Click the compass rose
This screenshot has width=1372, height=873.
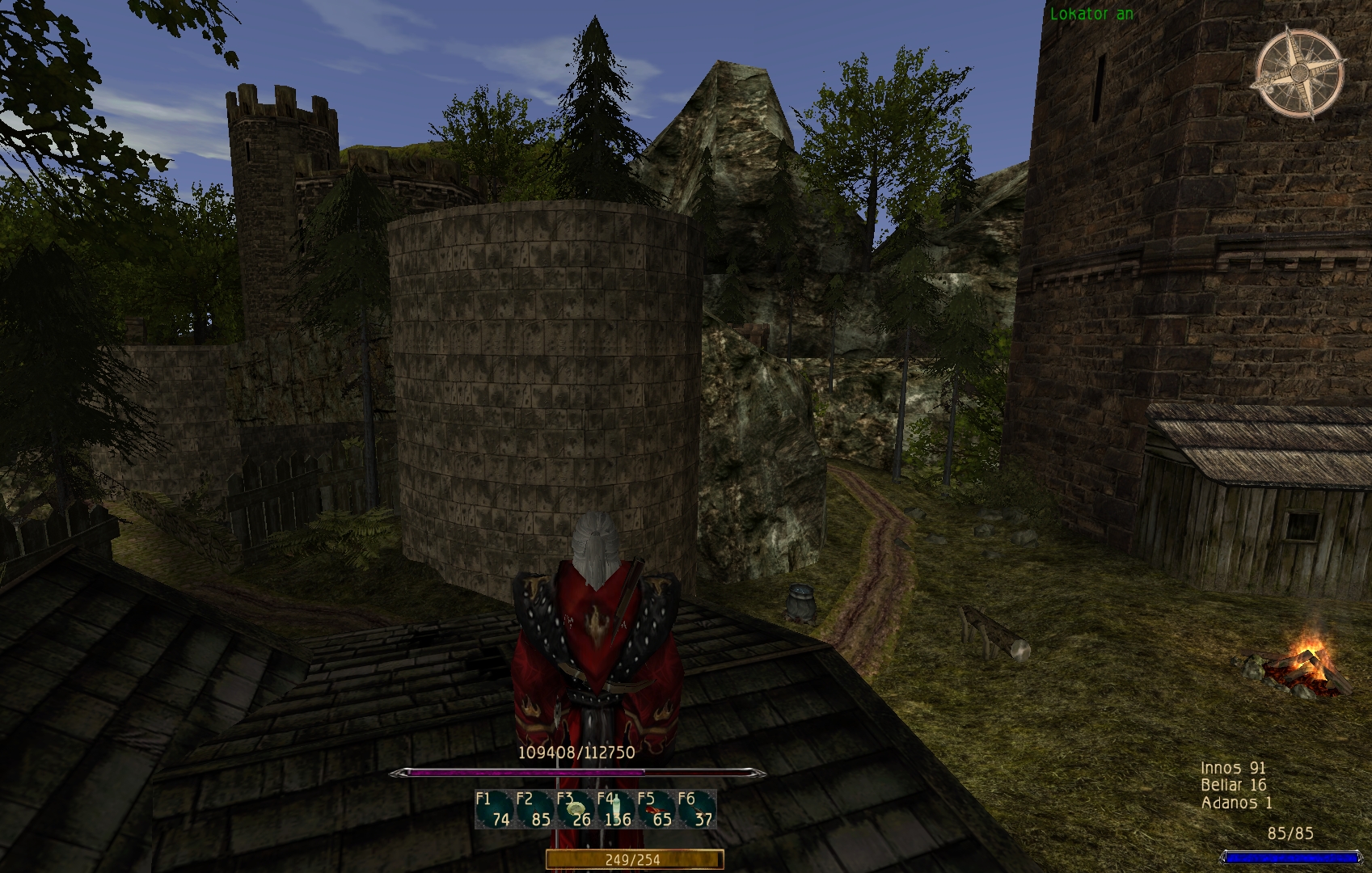coord(1300,73)
